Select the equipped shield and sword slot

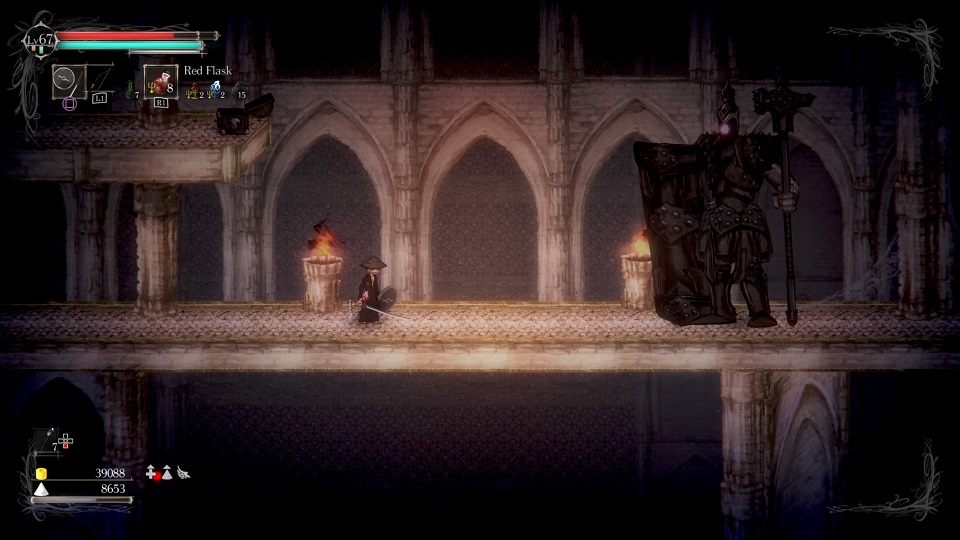69,81
